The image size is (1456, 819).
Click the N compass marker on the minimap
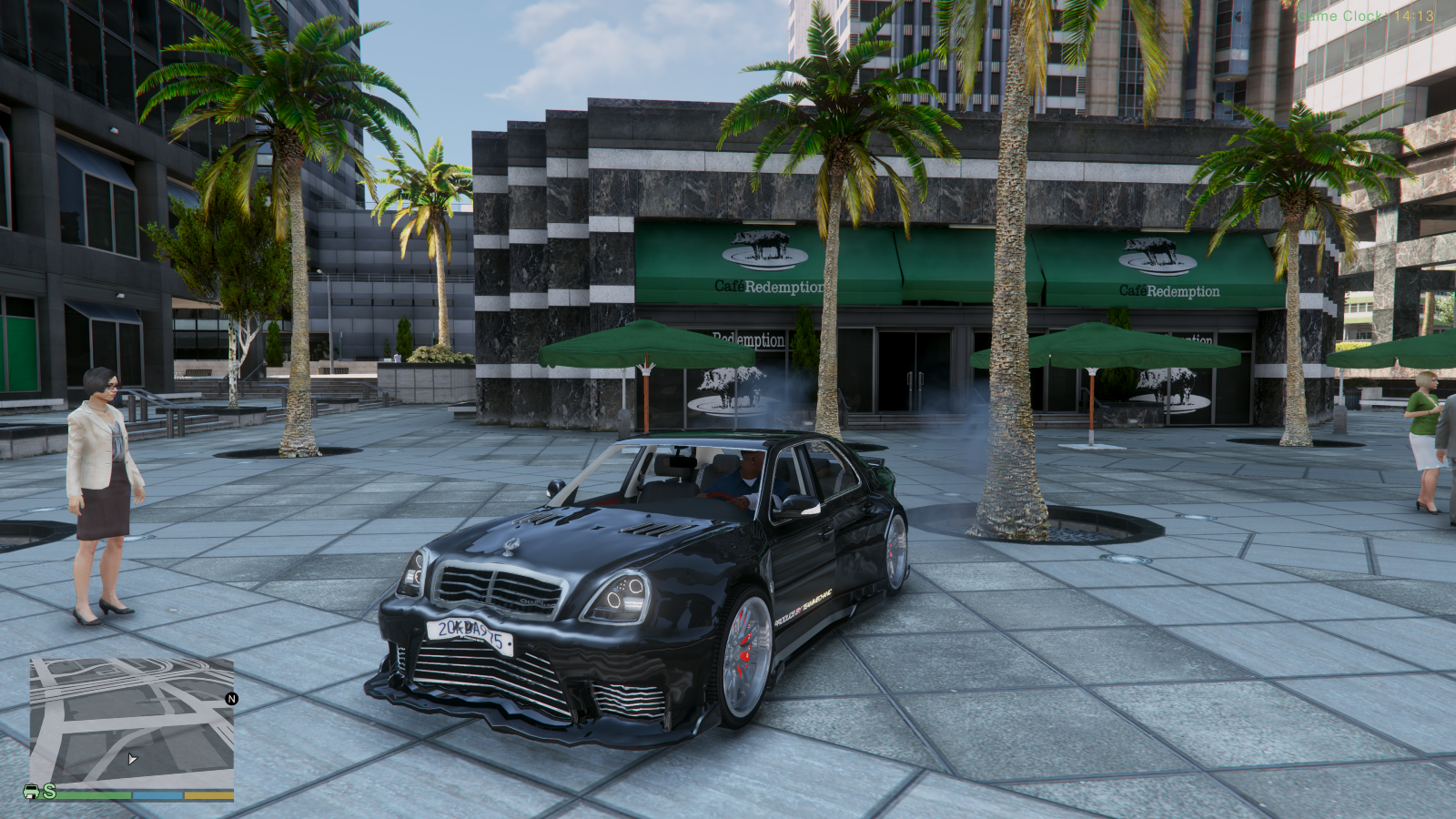coord(233,697)
